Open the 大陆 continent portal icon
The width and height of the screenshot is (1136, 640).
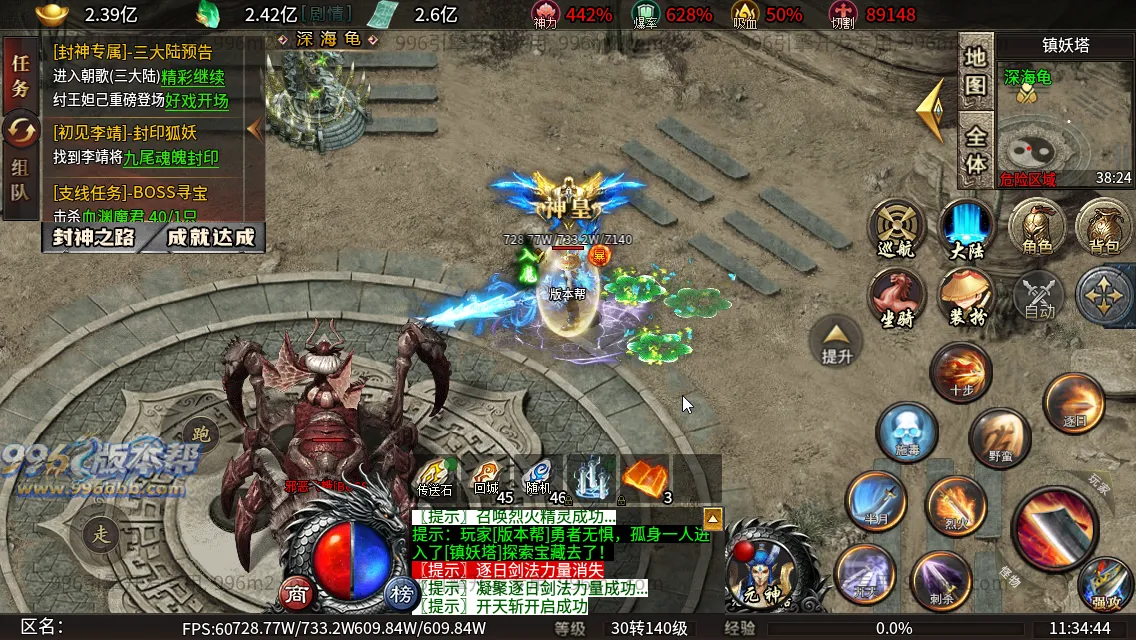[967, 229]
